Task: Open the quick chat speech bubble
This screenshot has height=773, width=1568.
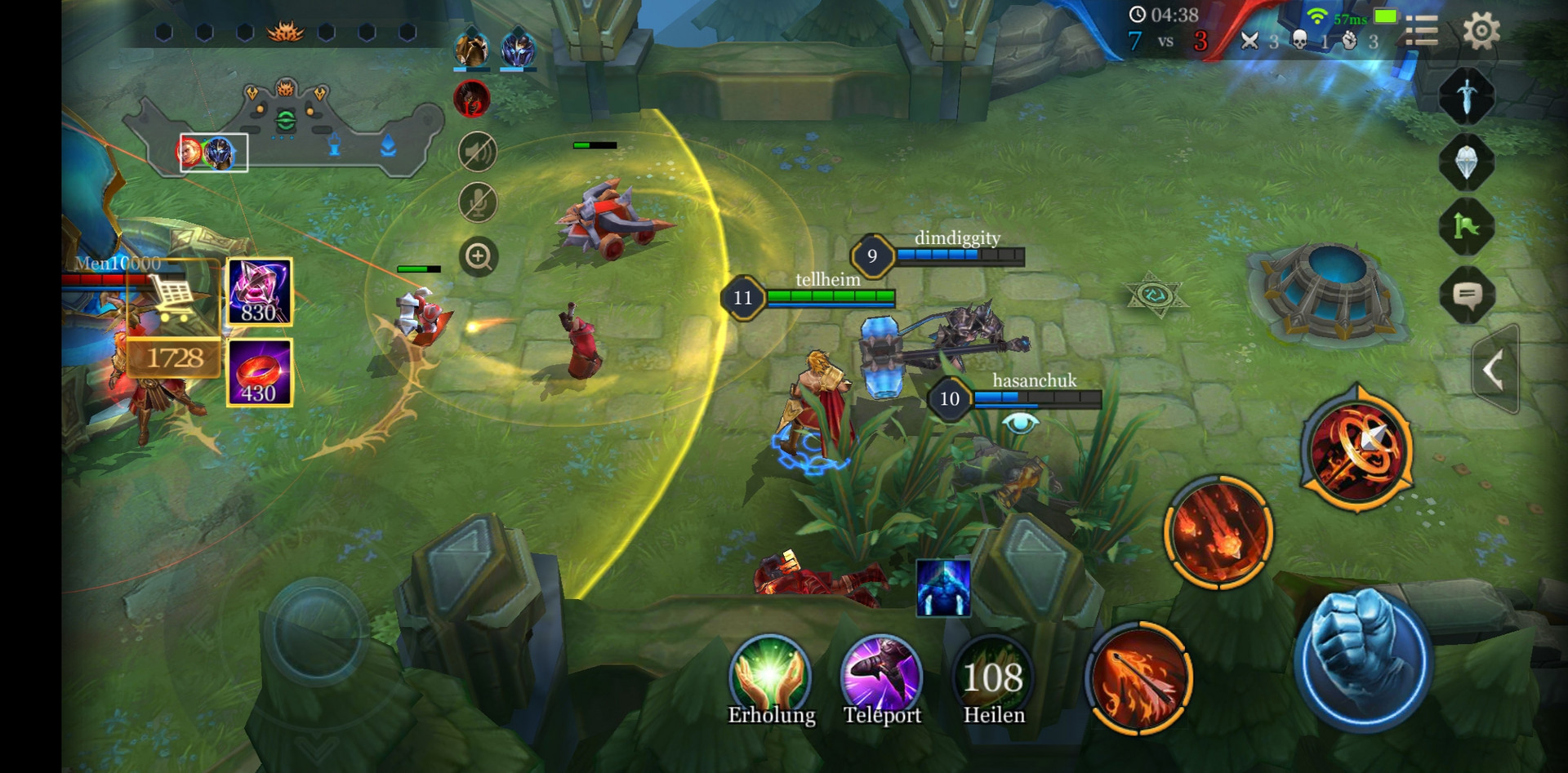Action: pos(1467,295)
